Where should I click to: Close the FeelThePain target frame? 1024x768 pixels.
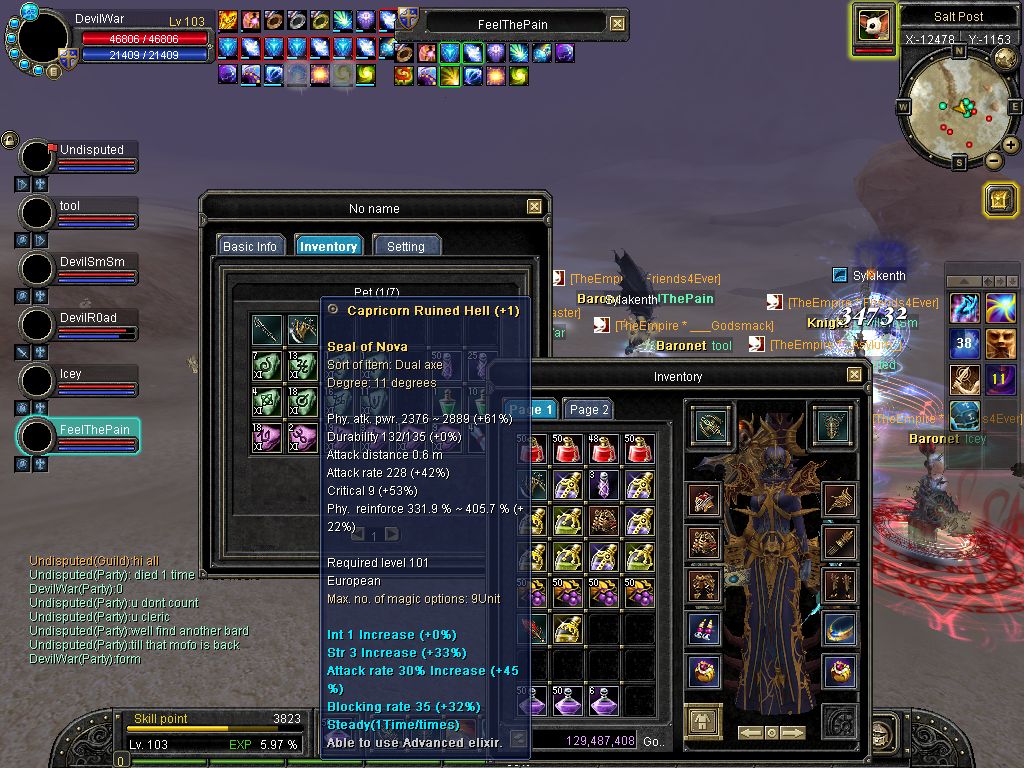(617, 23)
